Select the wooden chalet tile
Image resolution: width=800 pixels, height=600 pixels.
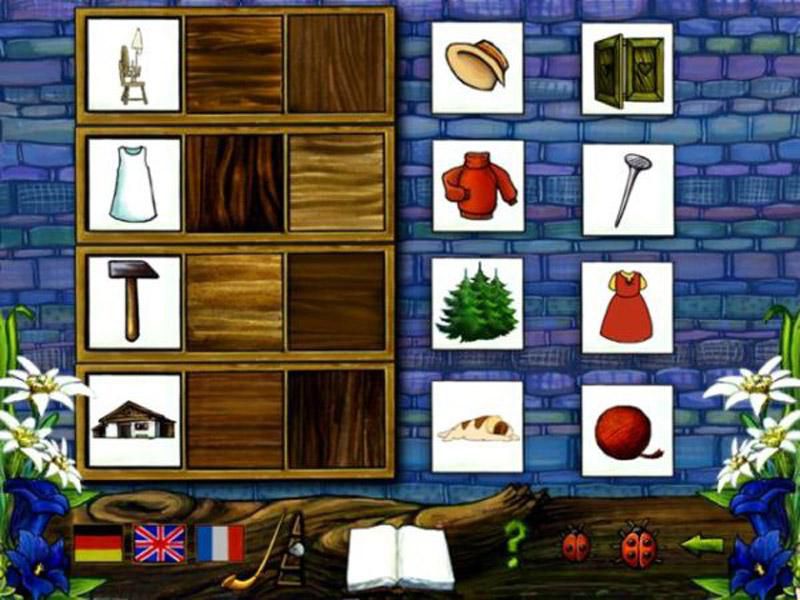click(x=134, y=420)
